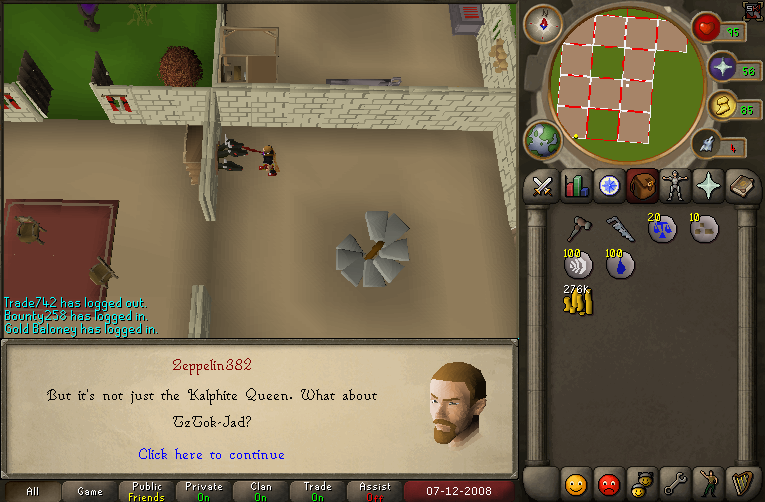Click the compass to face north
This screenshot has width=765, height=502.
coord(543,23)
